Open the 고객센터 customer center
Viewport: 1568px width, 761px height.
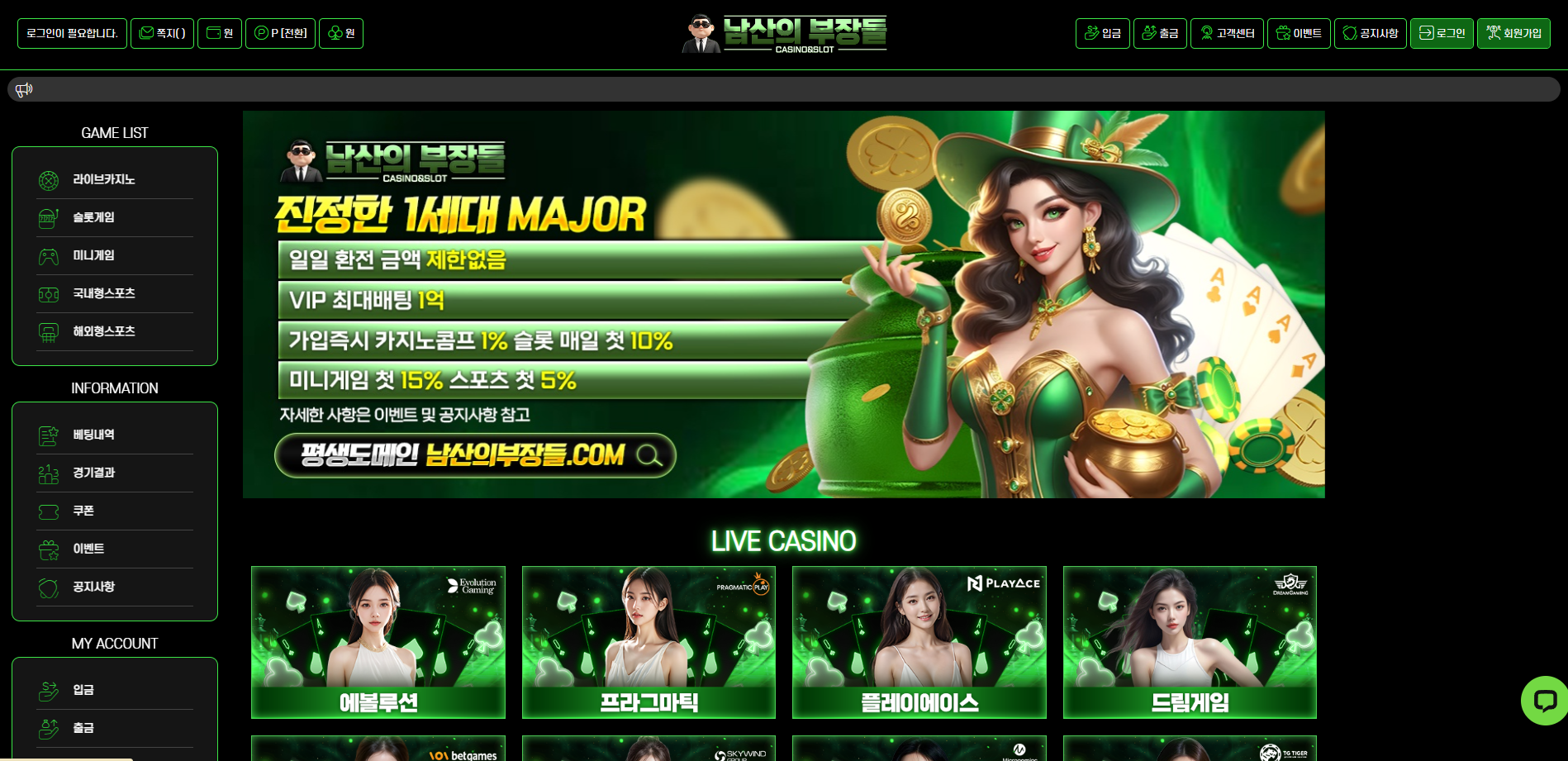pyautogui.click(x=1227, y=34)
